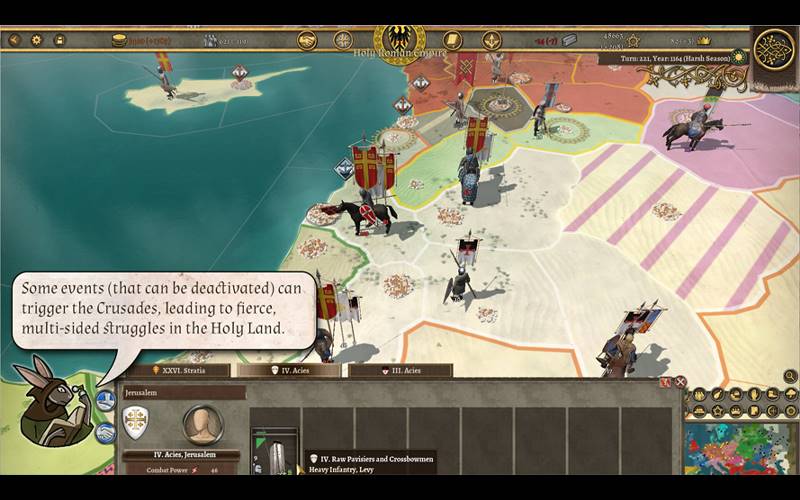Image resolution: width=800 pixels, height=500 pixels.
Task: Click the ornate end turn medallion
Action: pos(773,50)
